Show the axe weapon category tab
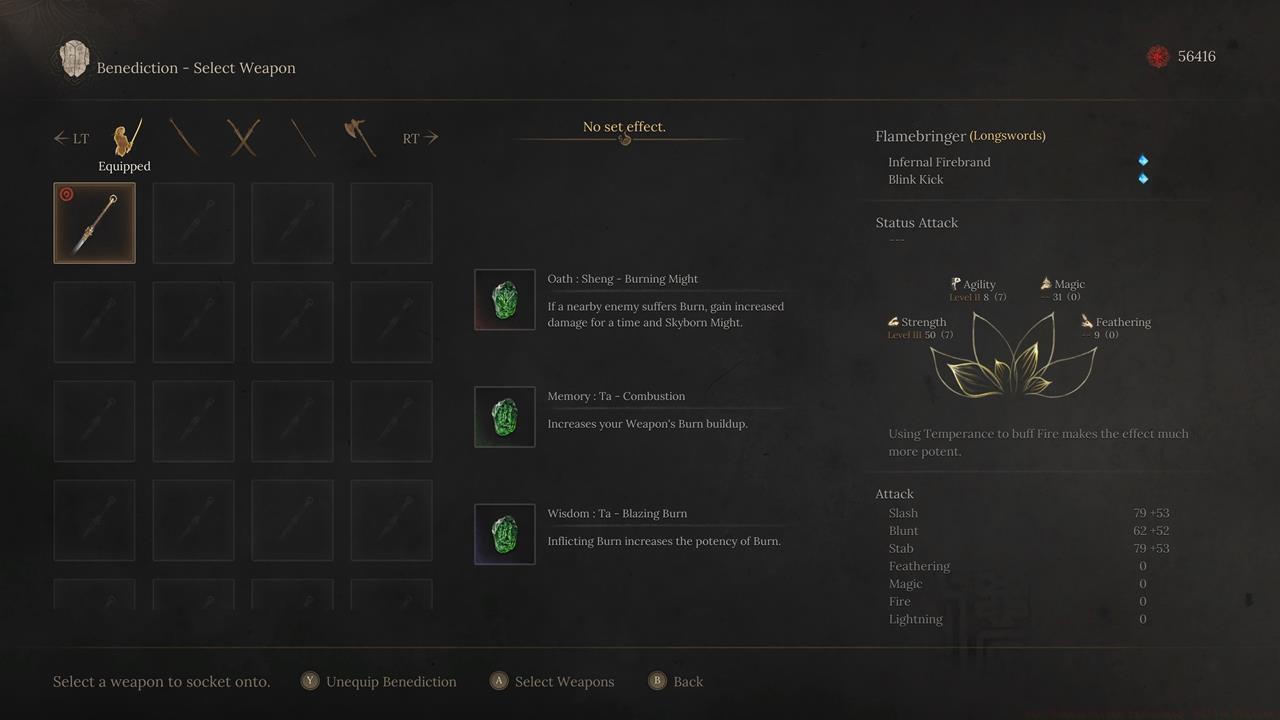The image size is (1280, 720). pyautogui.click(x=360, y=138)
